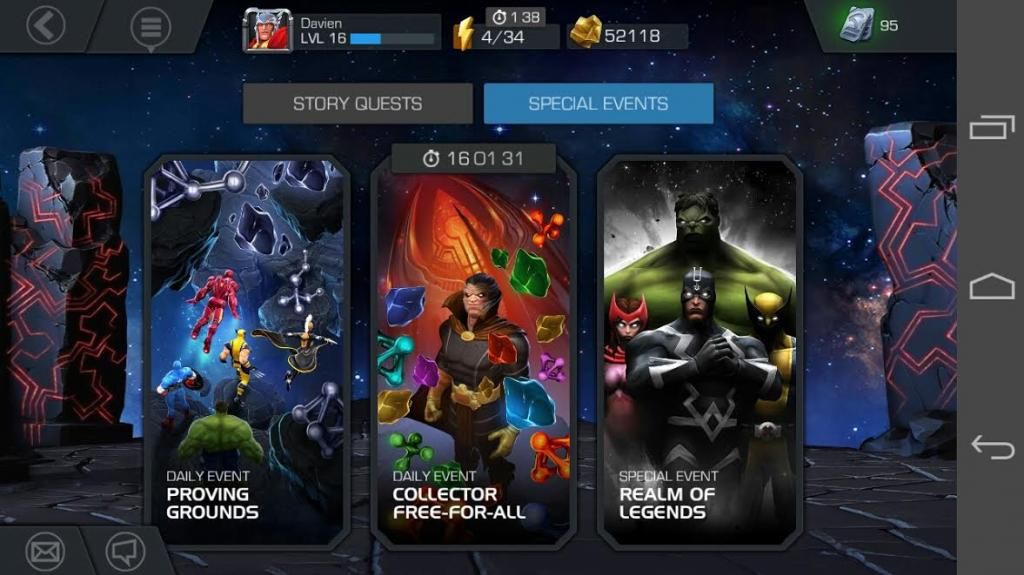This screenshot has height=575, width=1024.
Task: Tap the Android back navigation button
Action: 991,448
